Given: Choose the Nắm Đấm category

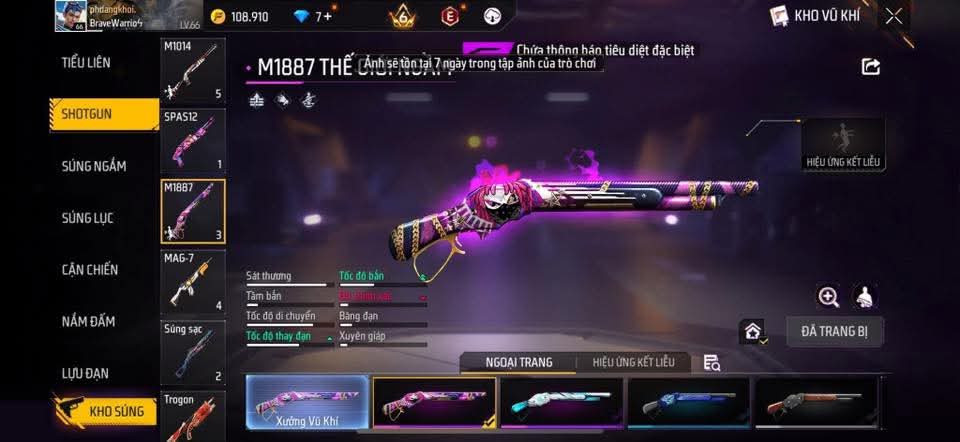Looking at the screenshot, I should pos(88,322).
